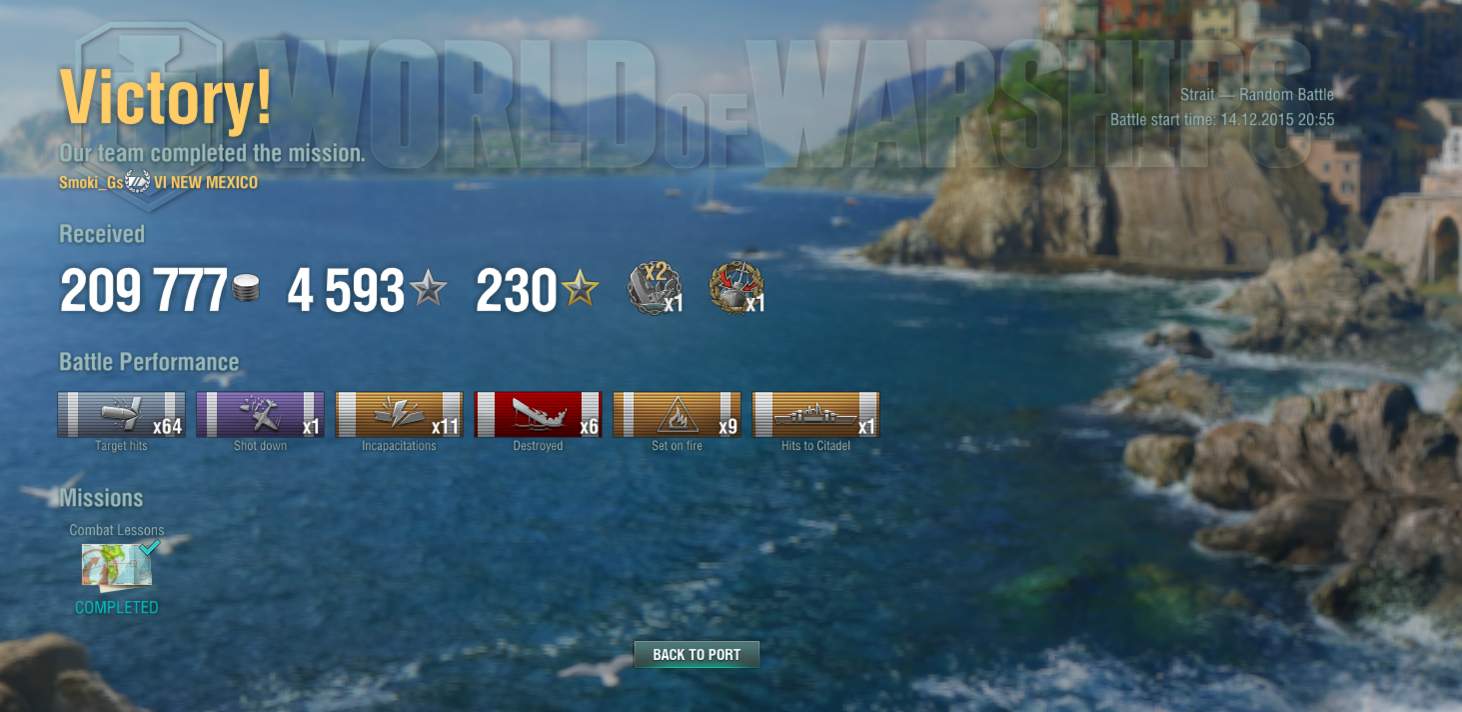The width and height of the screenshot is (1462, 712).
Task: Select the Target hits ribbon
Action: point(121,414)
